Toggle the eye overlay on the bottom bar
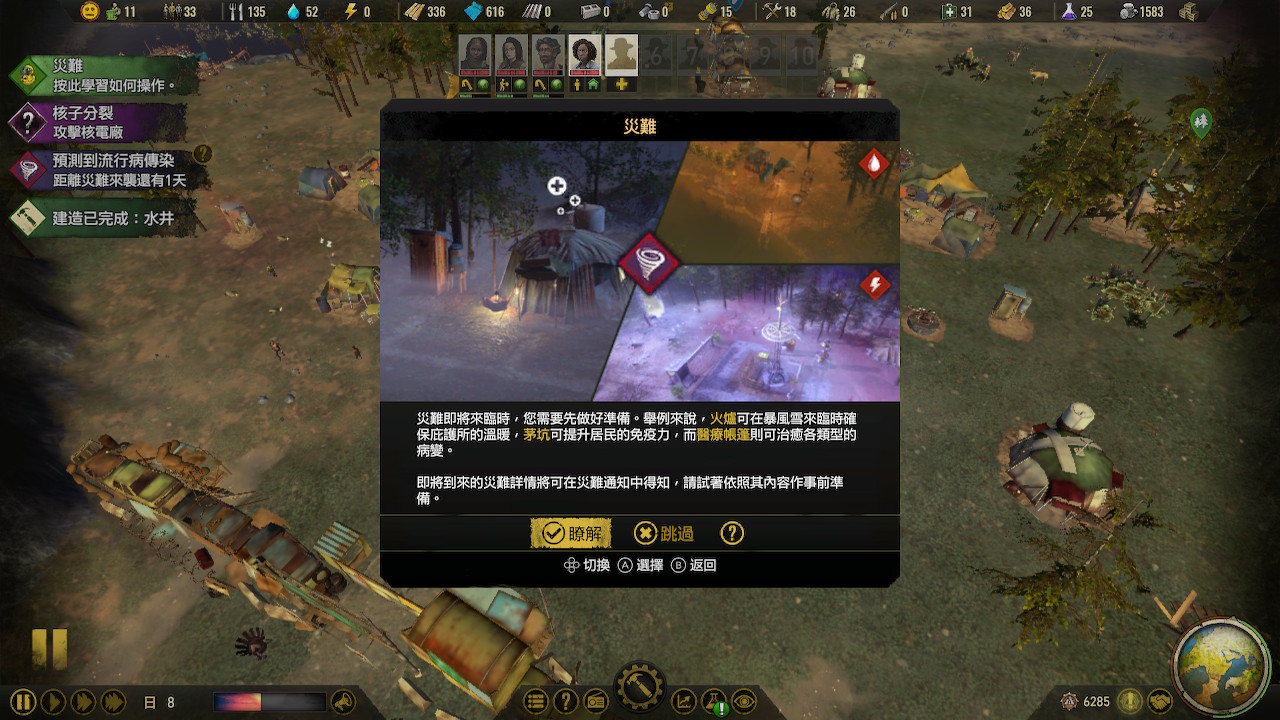This screenshot has width=1280, height=720. [x=744, y=701]
